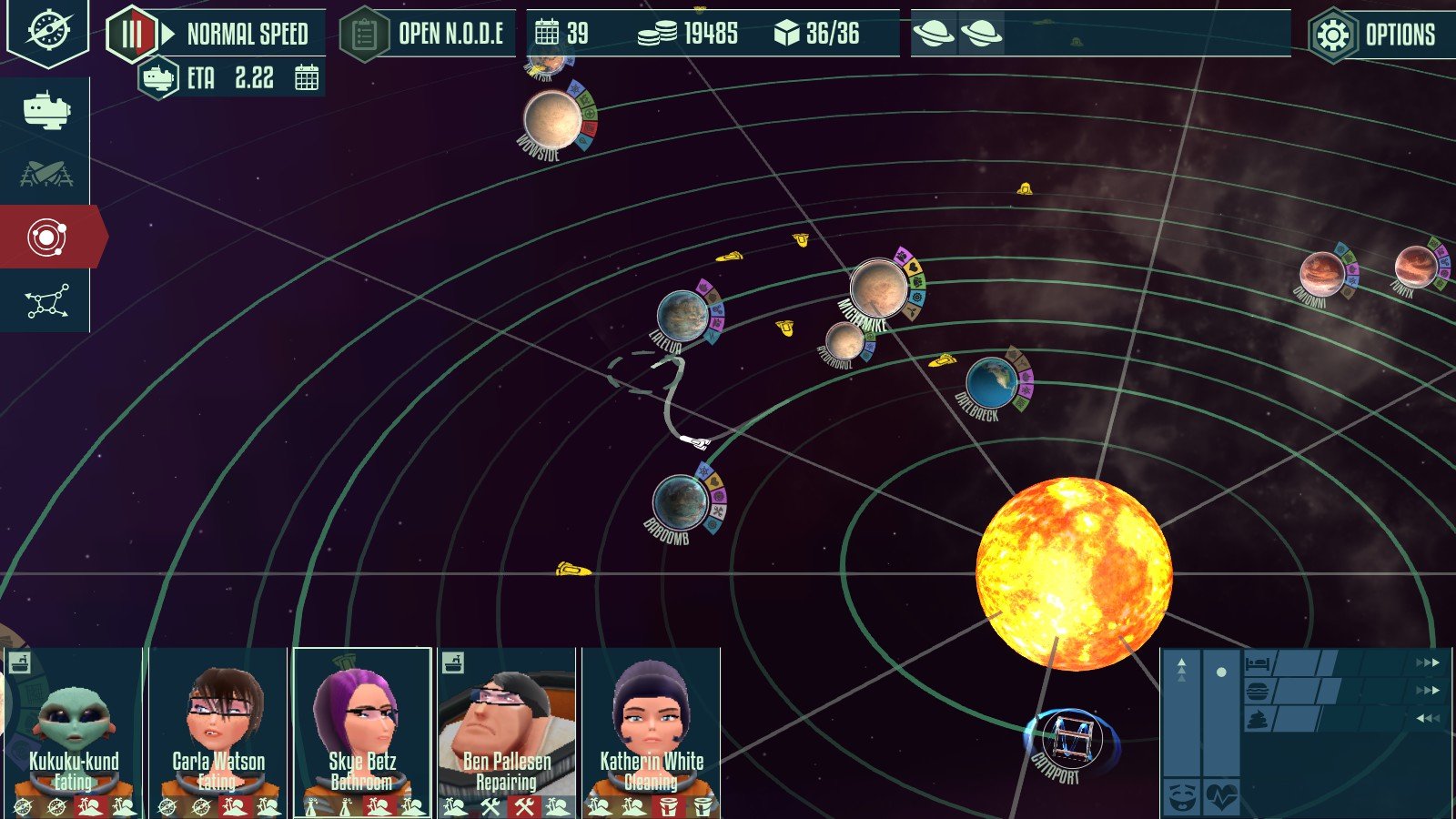Open the N.O.D.E panel

pyautogui.click(x=428, y=35)
